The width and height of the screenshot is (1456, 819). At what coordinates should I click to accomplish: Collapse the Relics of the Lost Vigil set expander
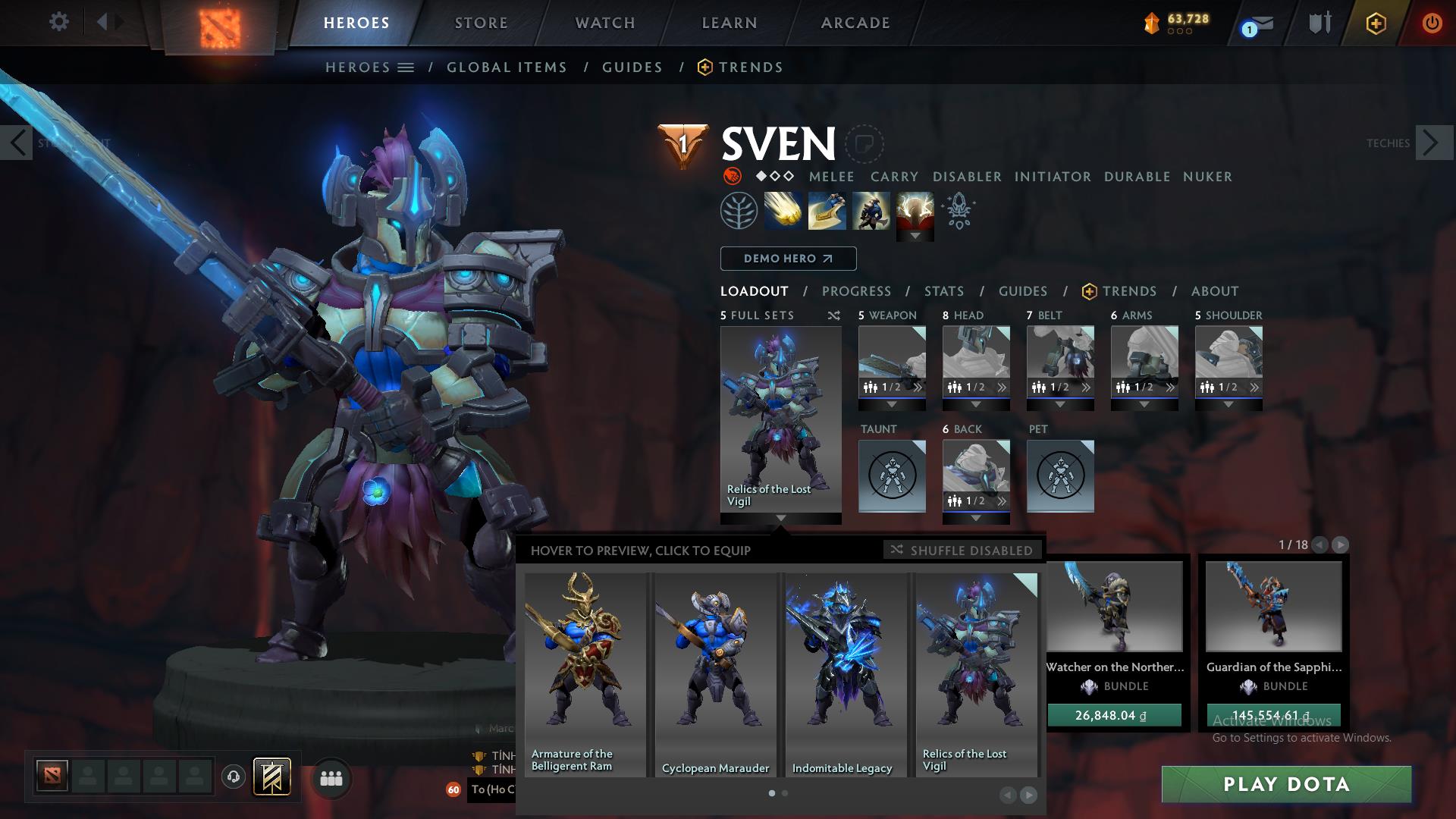pyautogui.click(x=780, y=519)
